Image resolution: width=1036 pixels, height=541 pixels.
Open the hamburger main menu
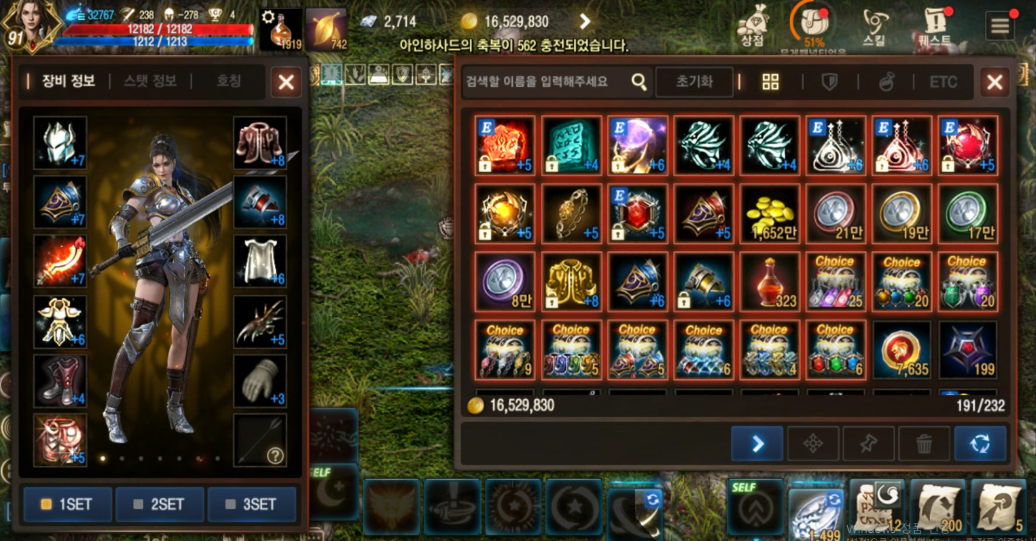pyautogui.click(x=999, y=25)
